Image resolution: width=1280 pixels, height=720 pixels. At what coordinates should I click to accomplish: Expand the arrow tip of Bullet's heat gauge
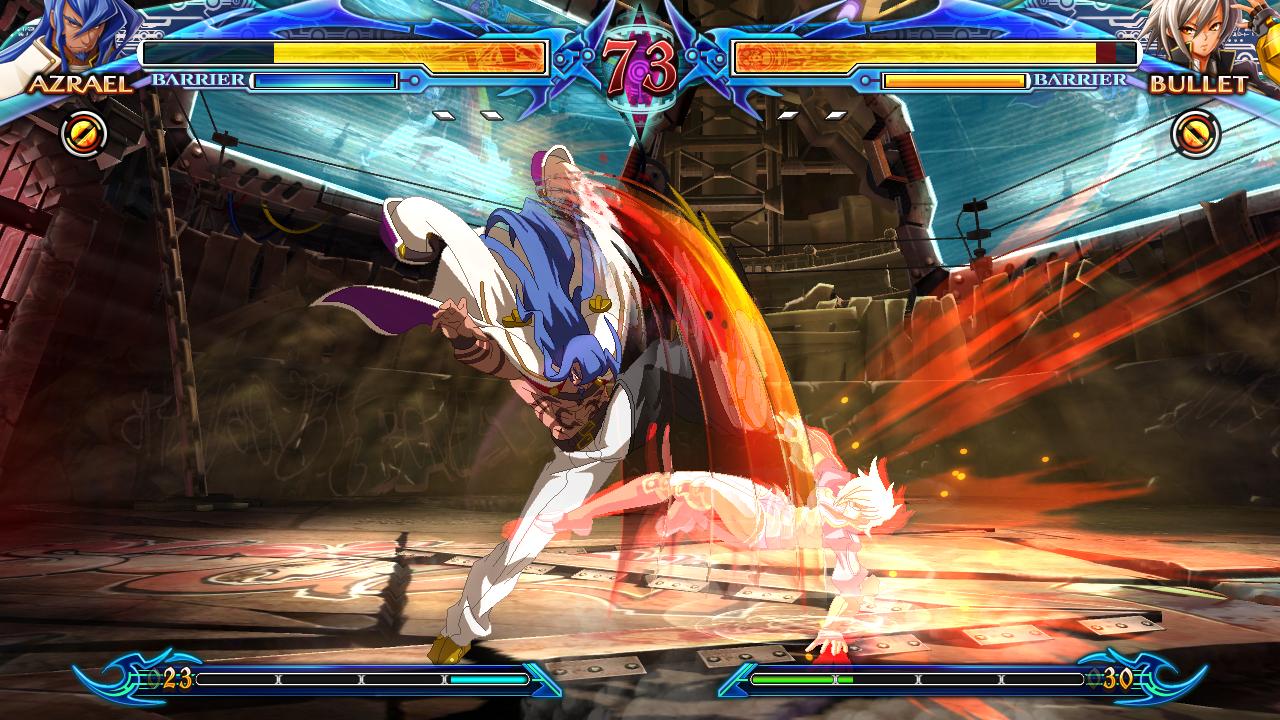pyautogui.click(x=735, y=680)
